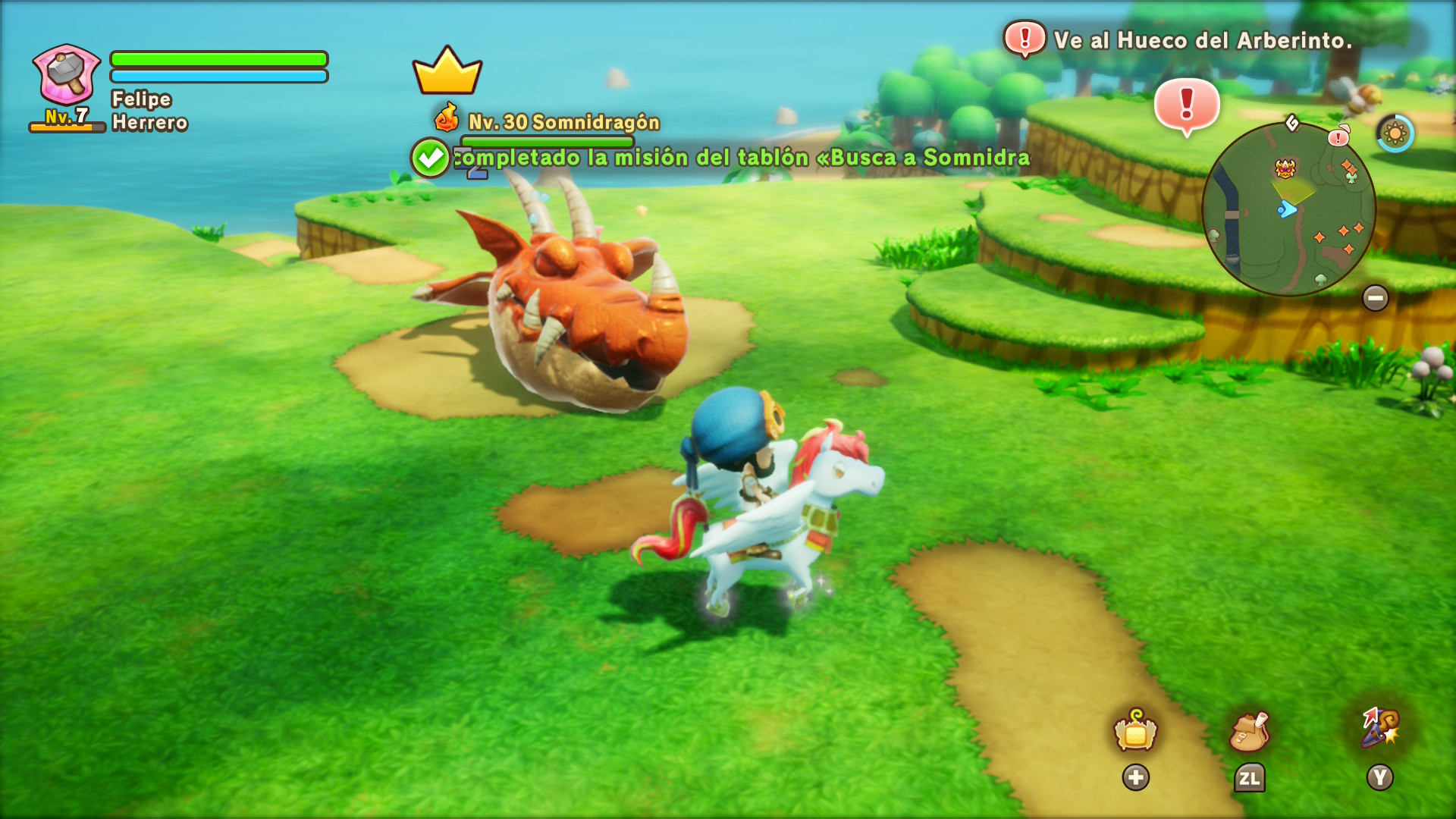The height and width of the screenshot is (819, 1456).
Task: Open the item bag pouch icon
Action: tap(1249, 732)
